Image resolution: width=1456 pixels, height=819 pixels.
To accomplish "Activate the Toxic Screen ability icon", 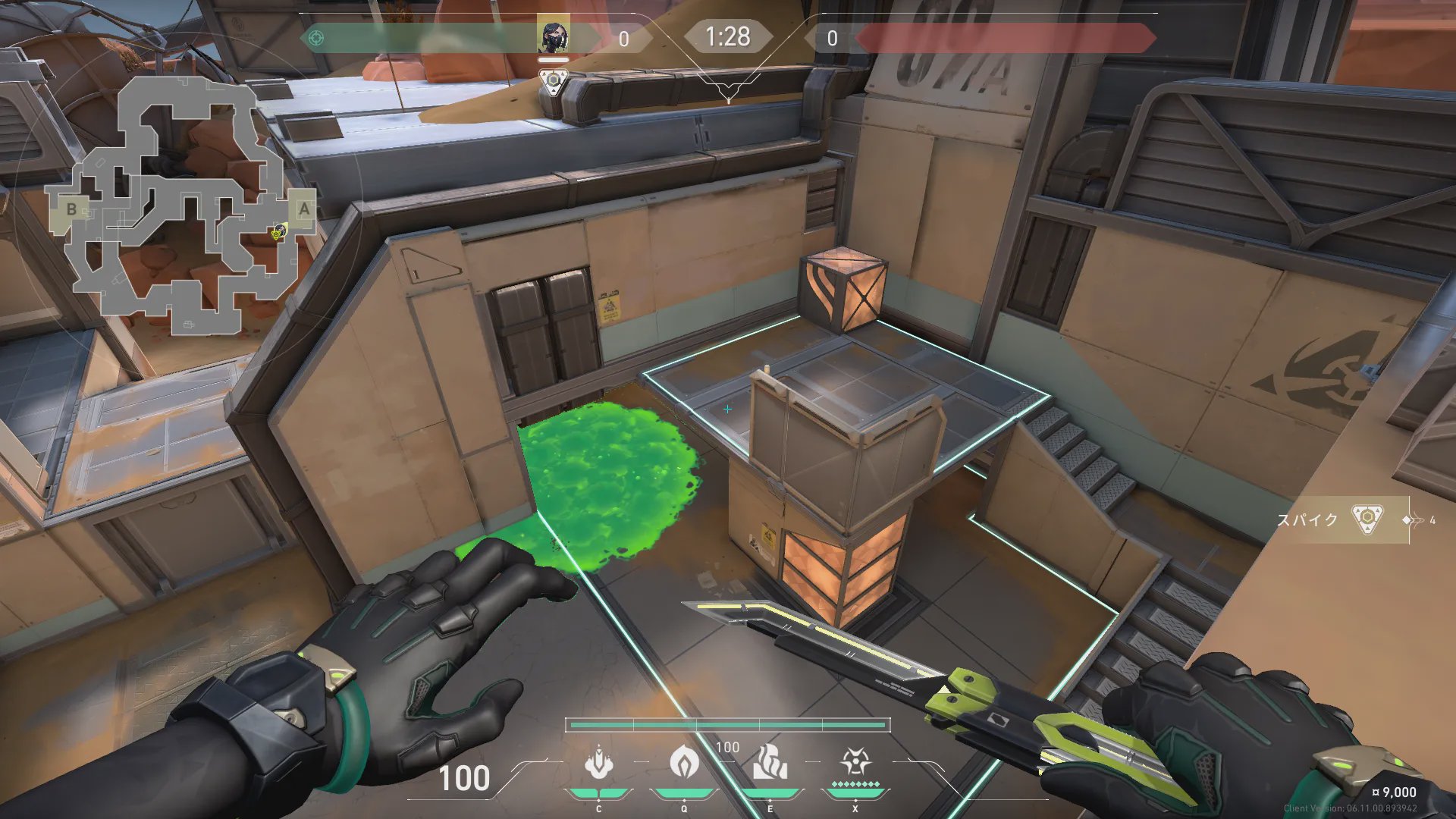I will tap(770, 762).
